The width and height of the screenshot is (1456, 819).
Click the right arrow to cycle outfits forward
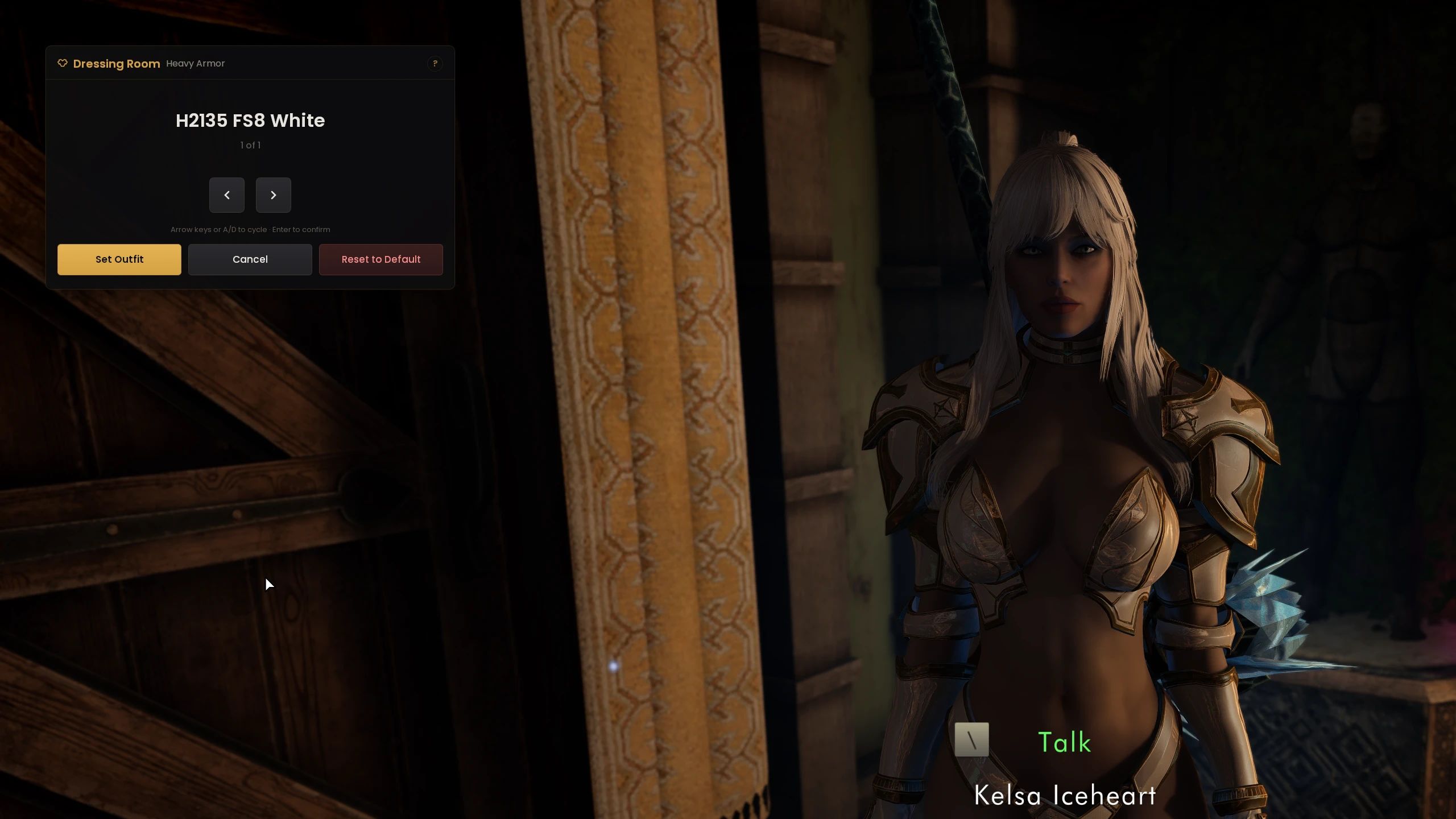coord(274,195)
